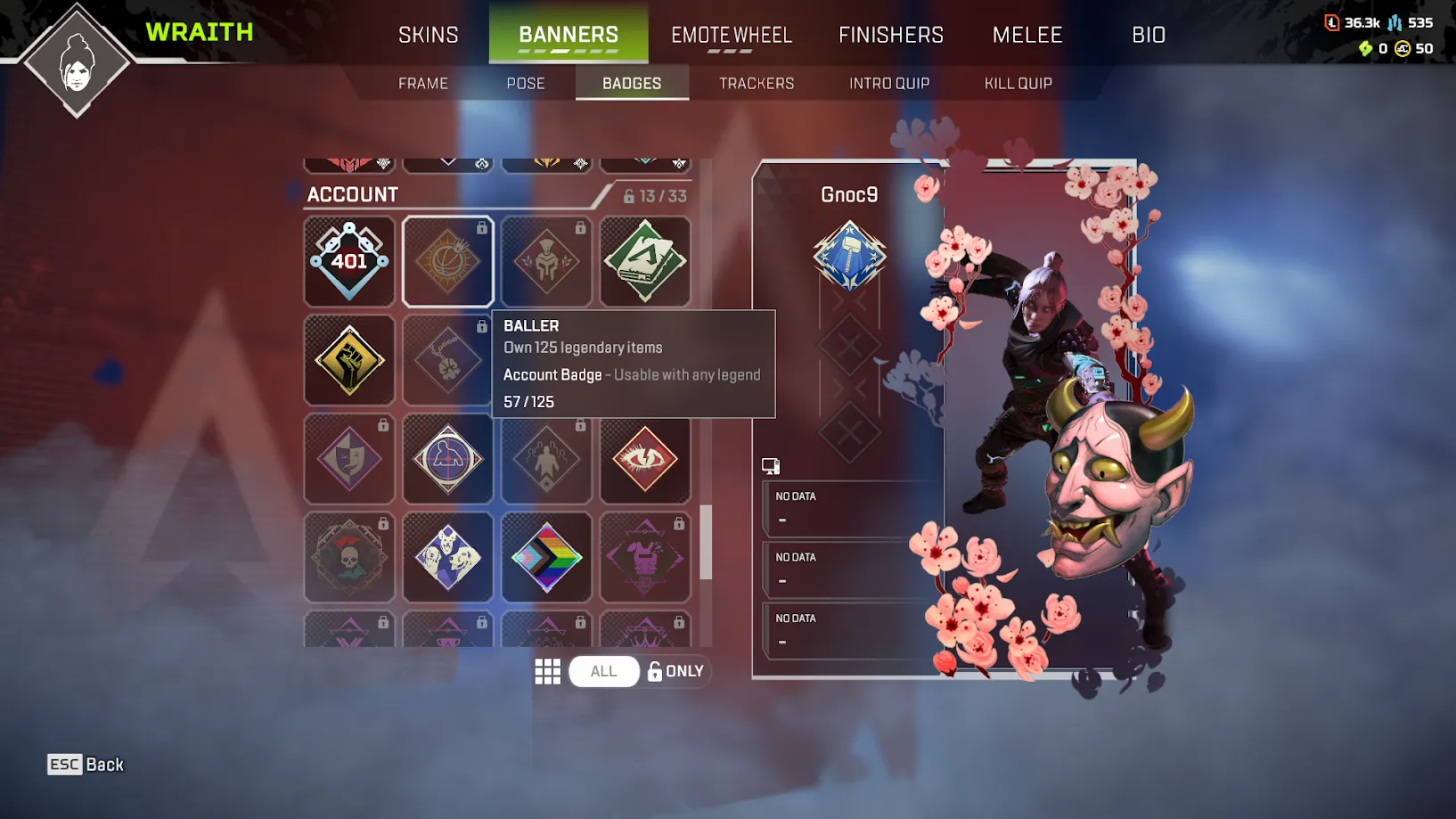Select the red eye badge

645,459
